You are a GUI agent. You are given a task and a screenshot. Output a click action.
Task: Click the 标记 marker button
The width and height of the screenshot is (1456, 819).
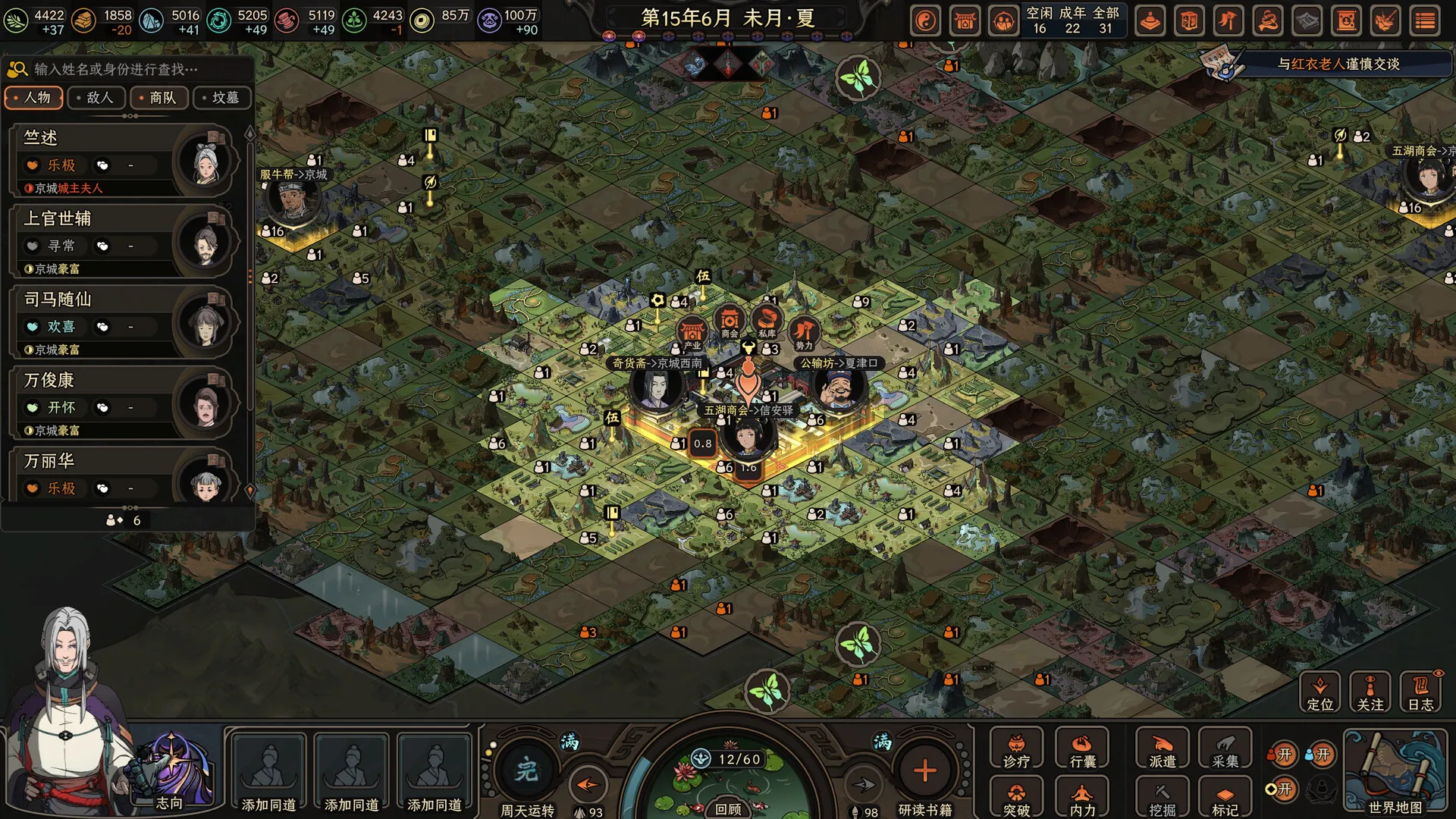point(1225,799)
